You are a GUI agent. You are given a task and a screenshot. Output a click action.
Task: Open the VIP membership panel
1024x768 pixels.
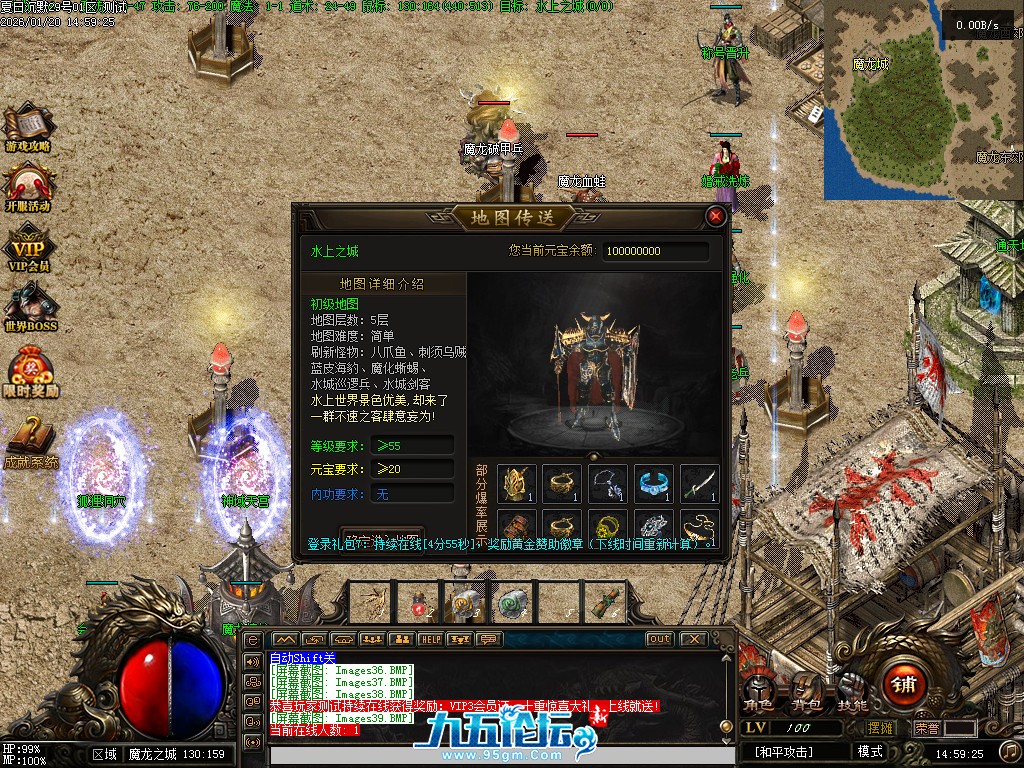(29, 248)
